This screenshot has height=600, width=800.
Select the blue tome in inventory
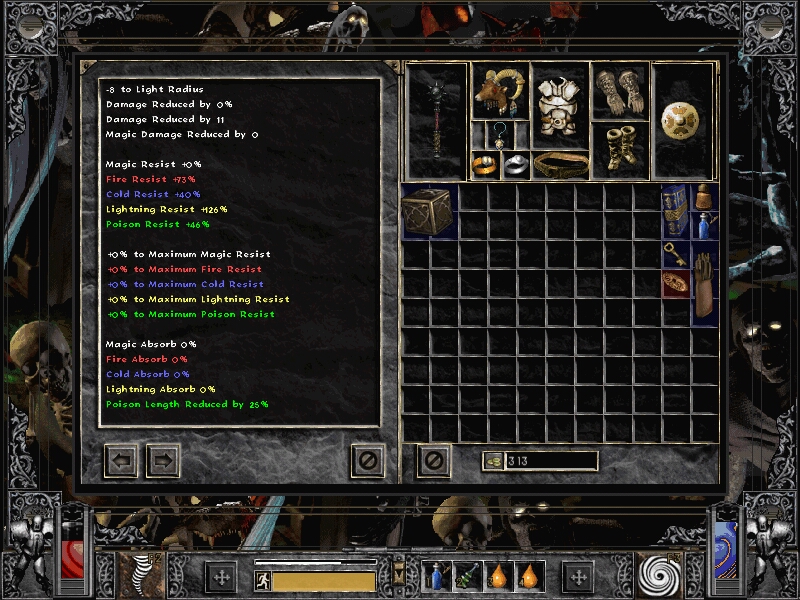[677, 210]
